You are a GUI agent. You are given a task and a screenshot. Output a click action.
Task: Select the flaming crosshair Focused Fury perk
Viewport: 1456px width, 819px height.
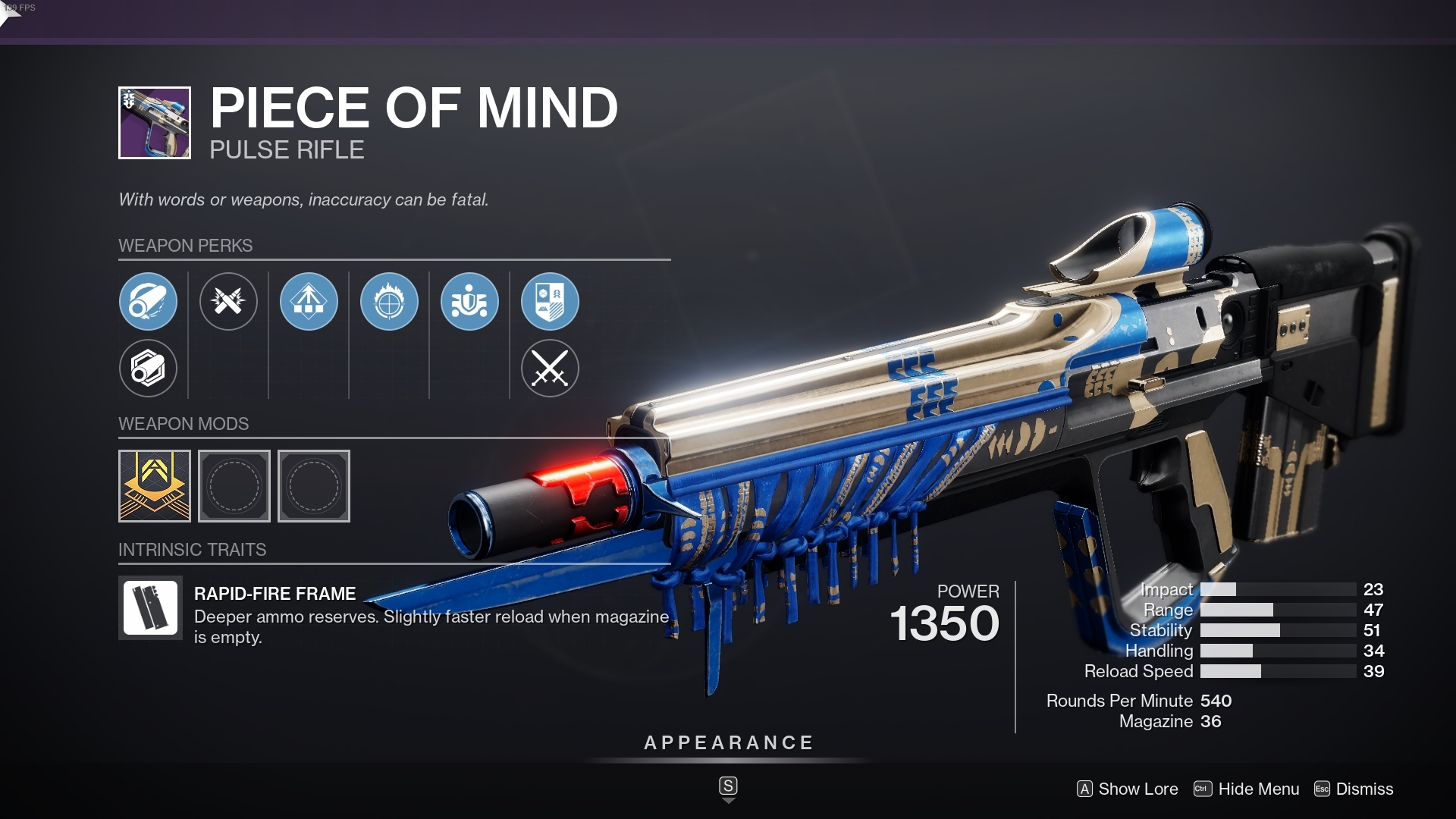(389, 301)
